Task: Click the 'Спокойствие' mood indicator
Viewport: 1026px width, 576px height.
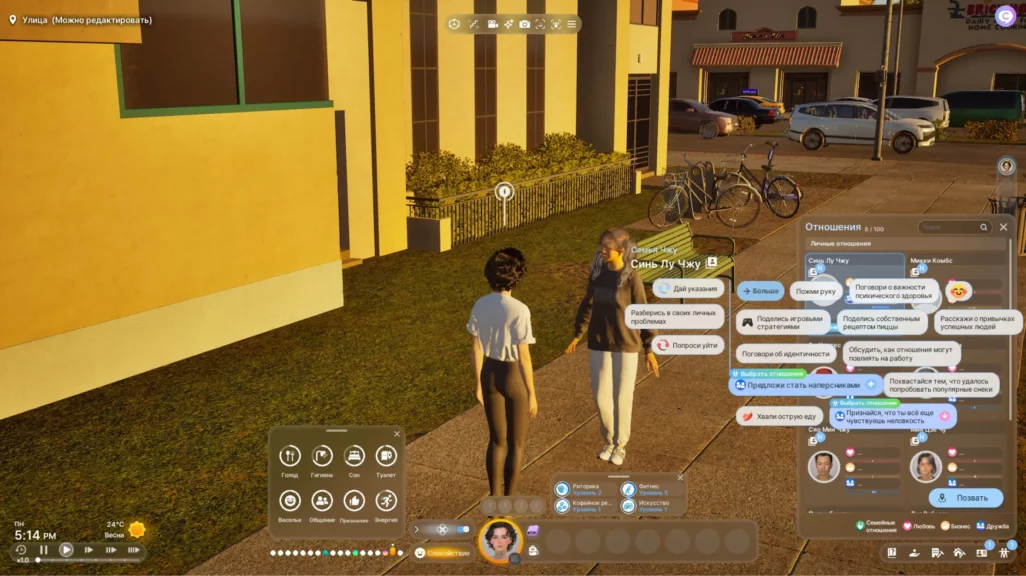Action: click(x=441, y=553)
